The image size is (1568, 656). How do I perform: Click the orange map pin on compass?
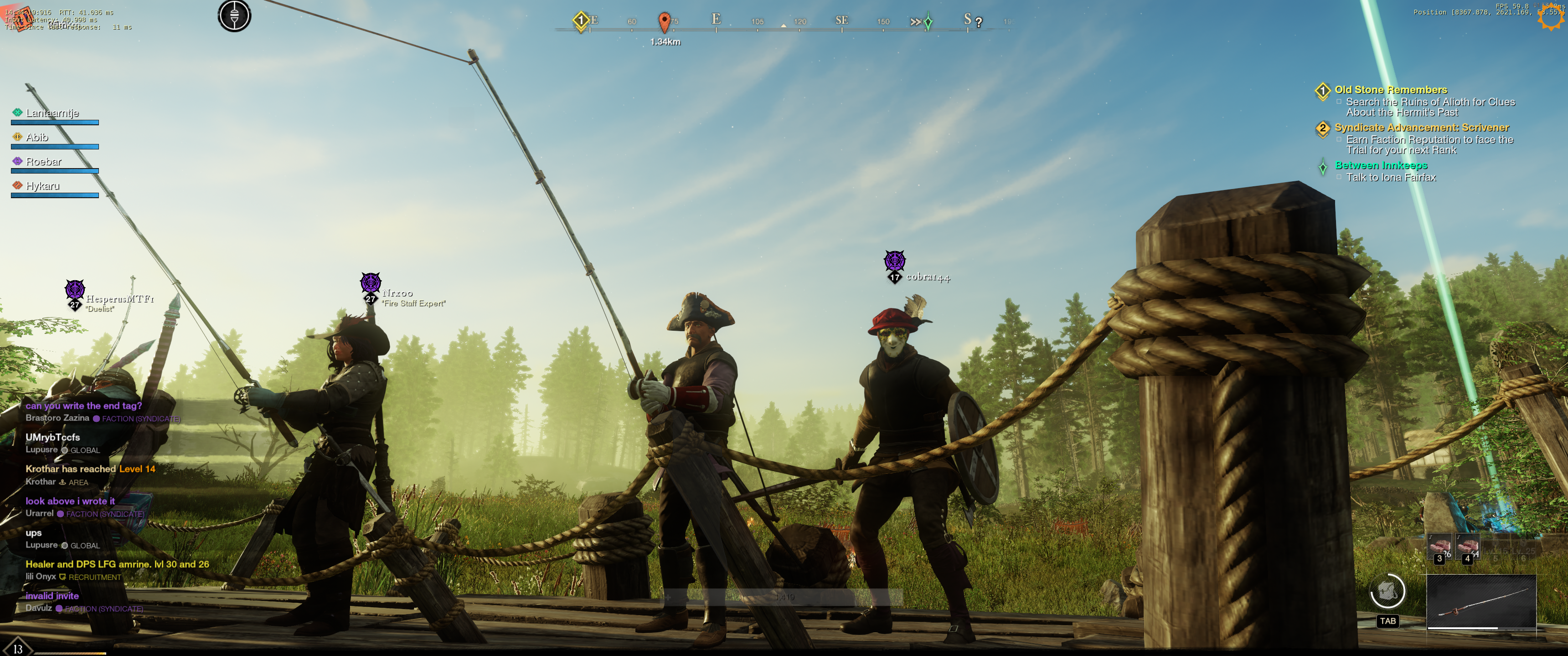point(664,22)
